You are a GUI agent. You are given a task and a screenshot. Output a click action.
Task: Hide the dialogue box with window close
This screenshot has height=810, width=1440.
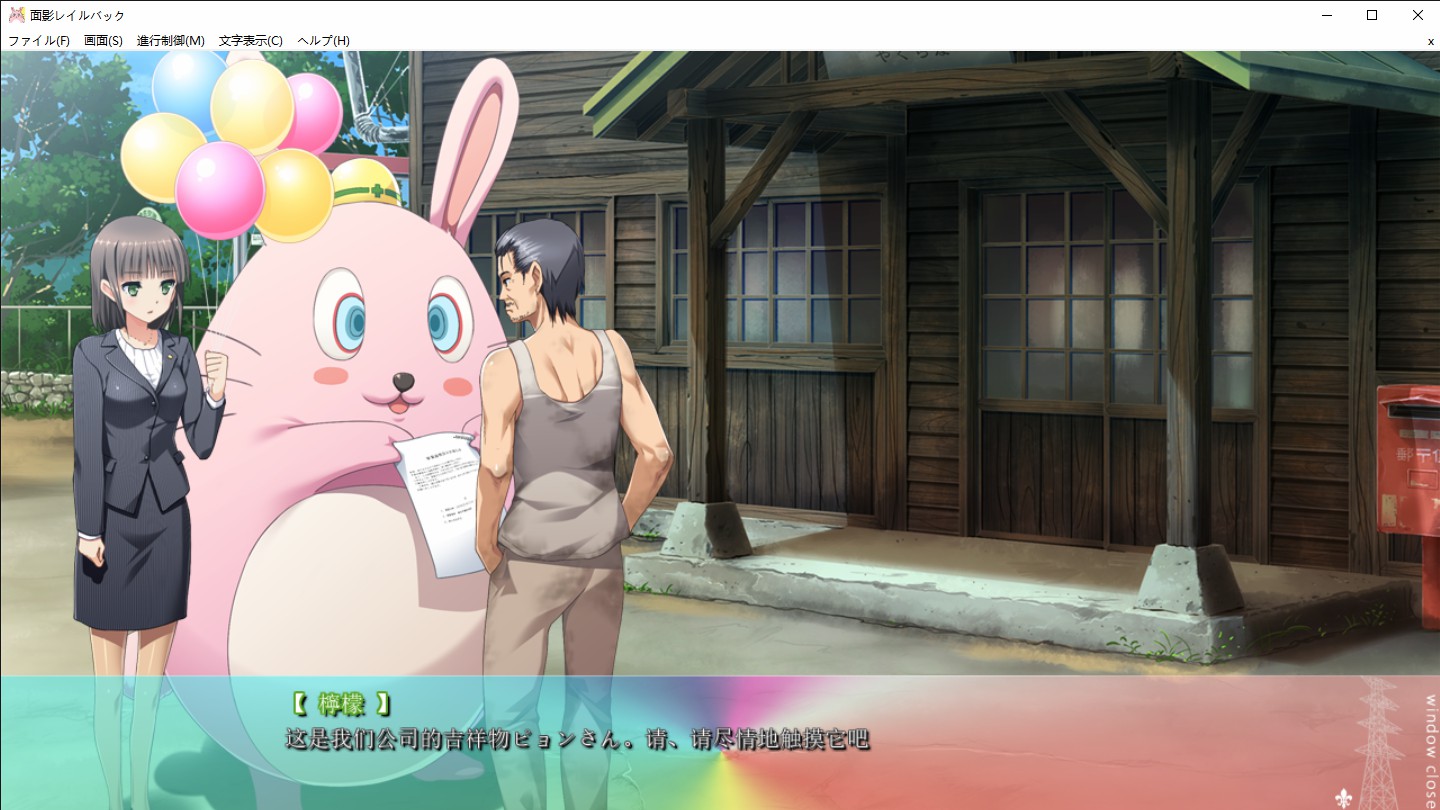click(1430, 739)
